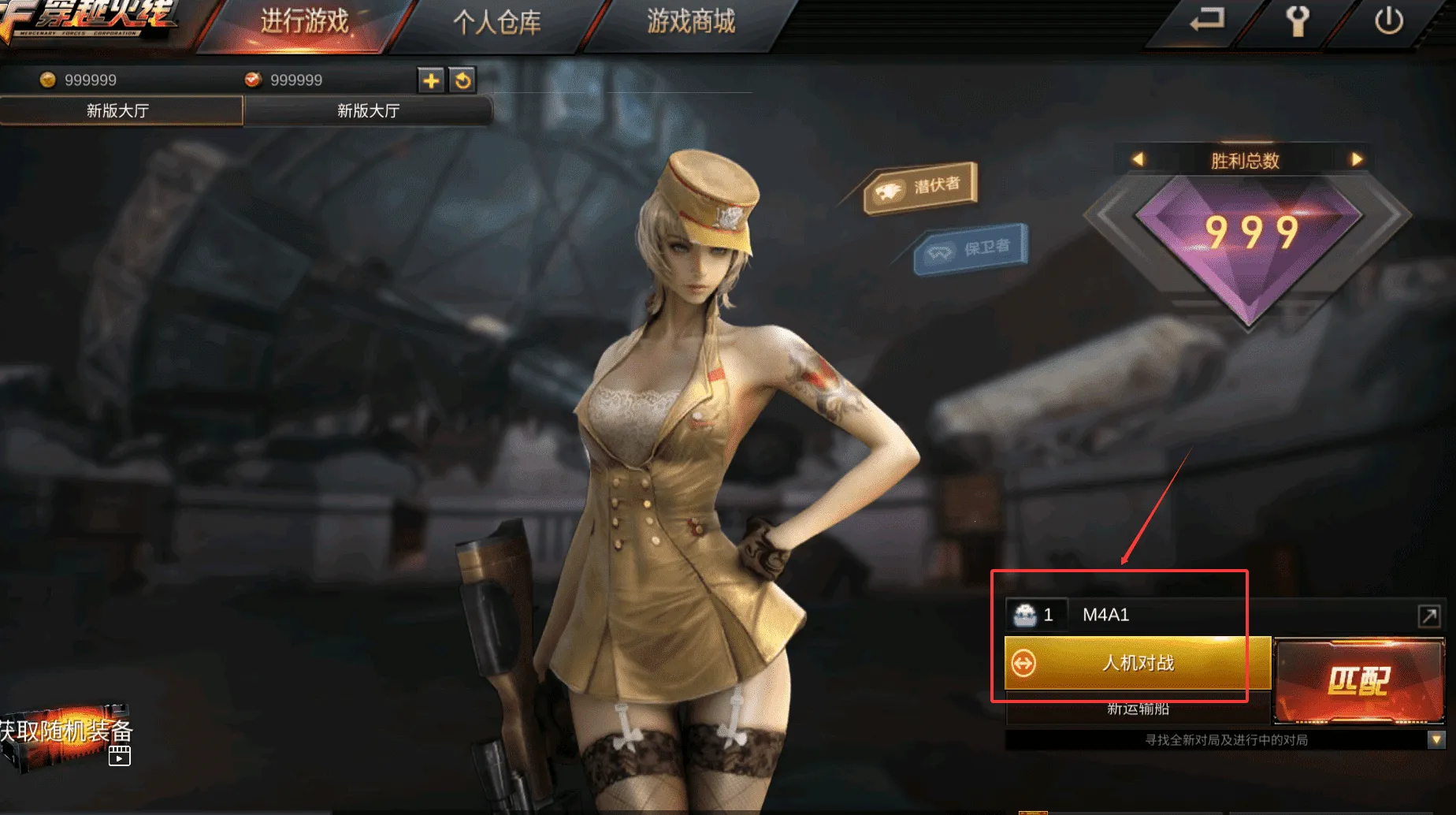Screen dimensions: 1456x815
Task: Select the 人机对战 mode button
Action: [x=1137, y=663]
